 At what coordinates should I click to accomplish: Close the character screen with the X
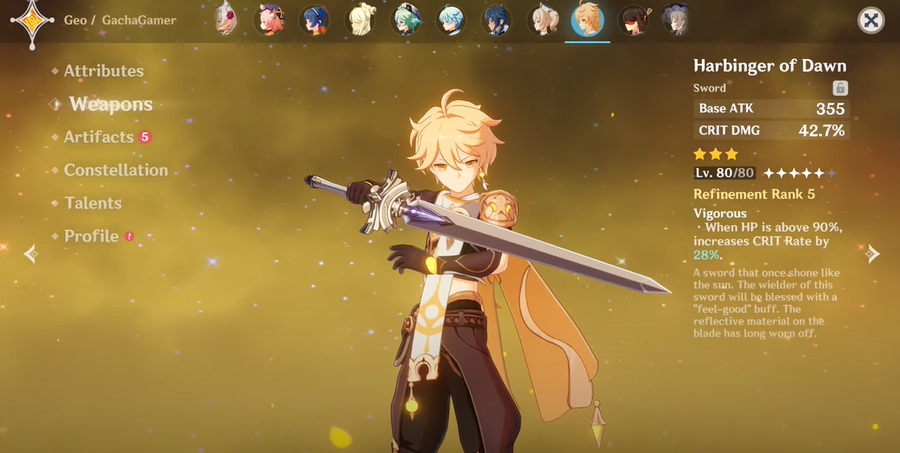click(871, 20)
